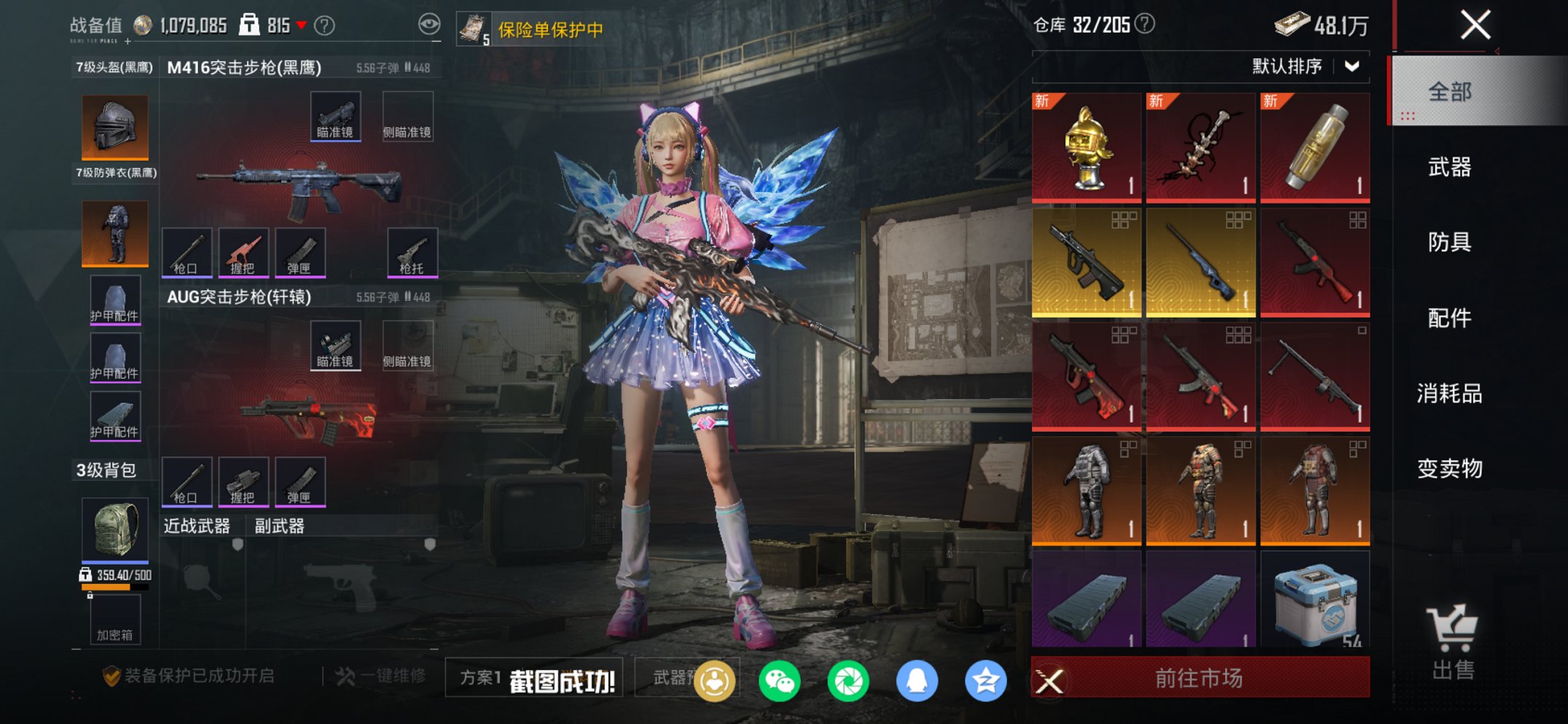1568x724 pixels.
Task: Select the WeChat share icon
Action: 777,679
